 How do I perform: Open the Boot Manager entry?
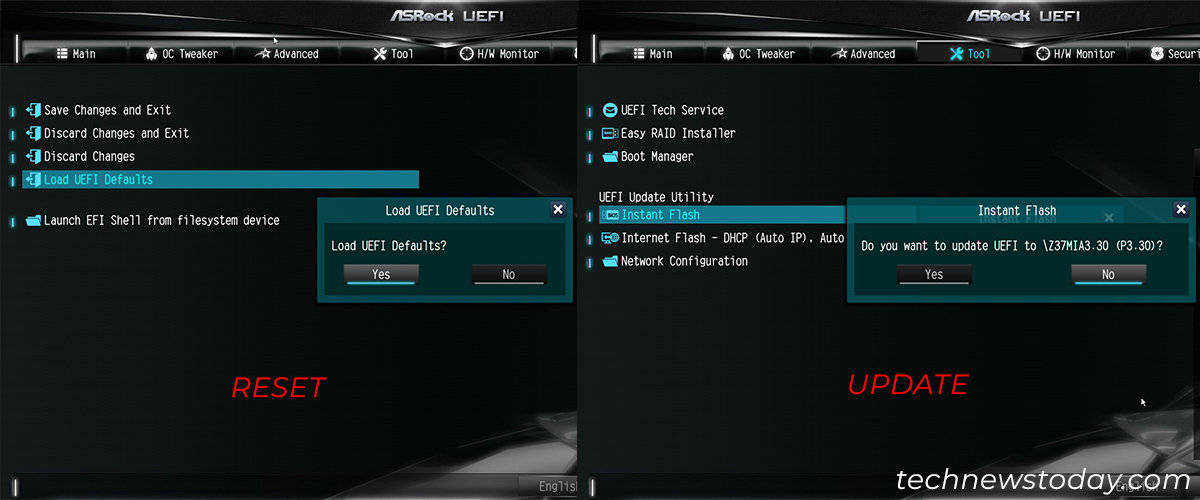pos(656,156)
